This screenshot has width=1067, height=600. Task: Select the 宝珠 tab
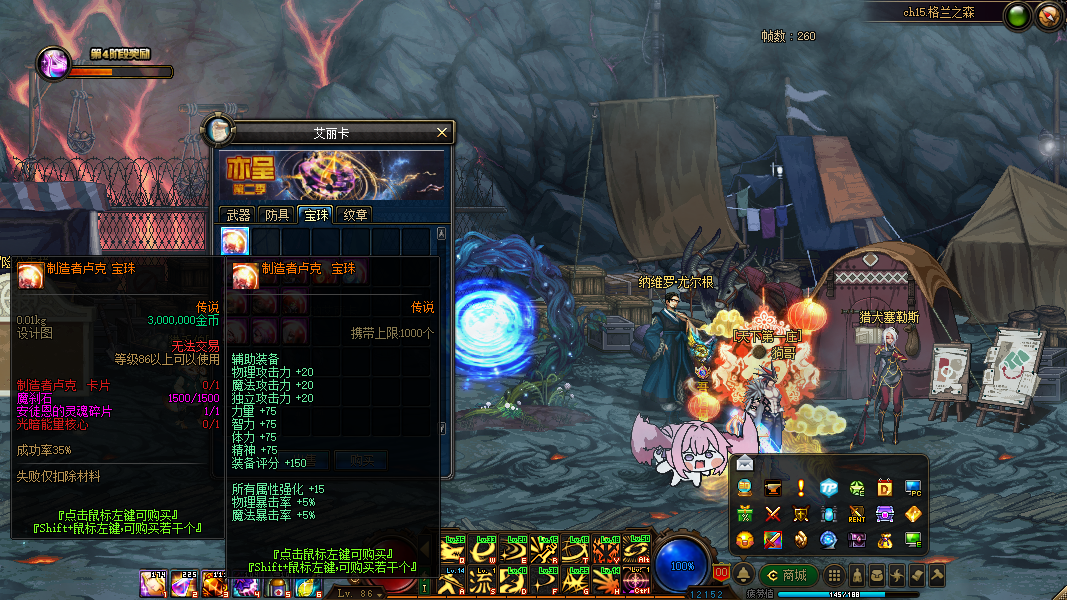pos(316,214)
